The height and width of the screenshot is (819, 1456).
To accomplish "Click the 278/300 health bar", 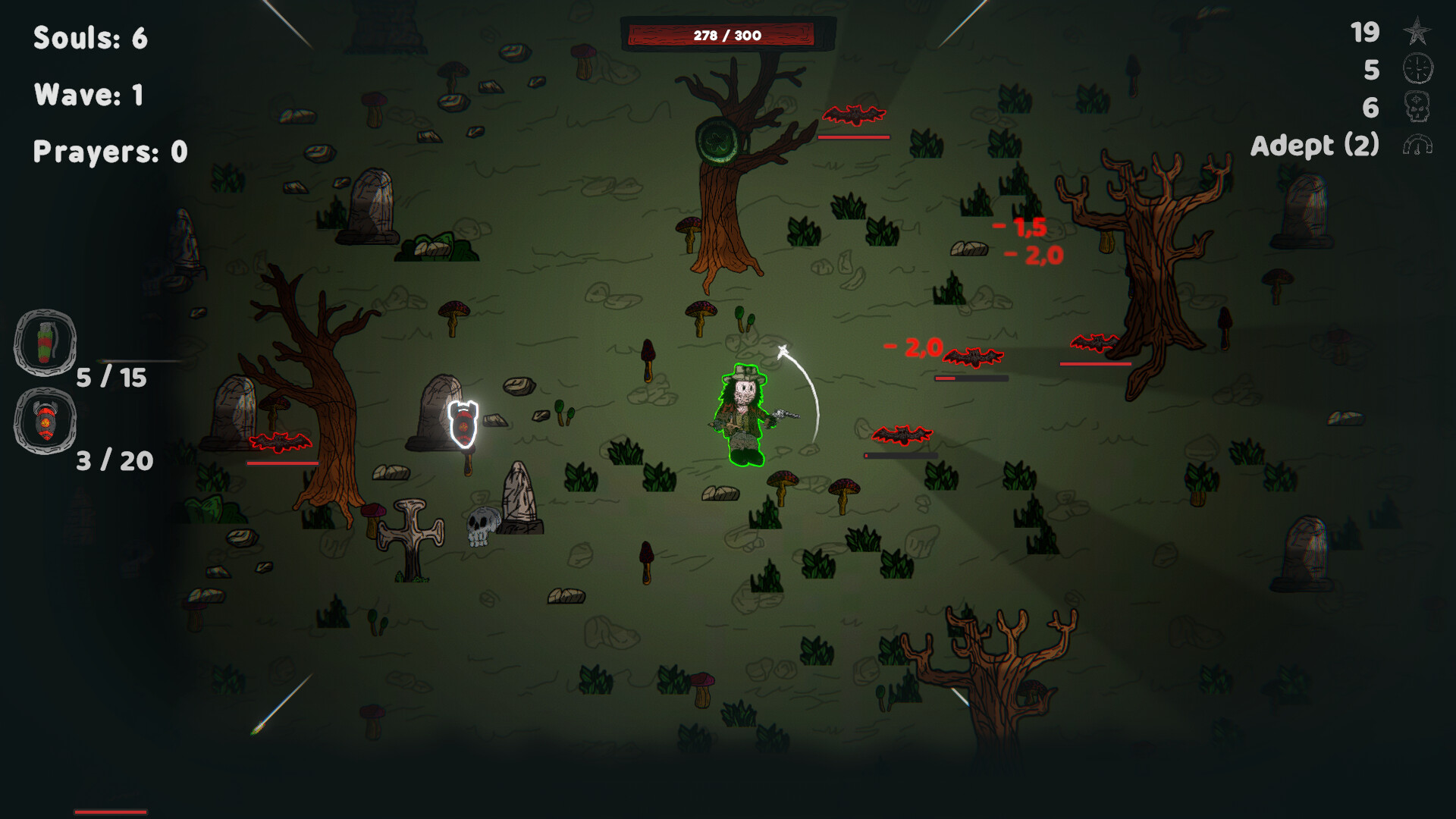I will [728, 33].
